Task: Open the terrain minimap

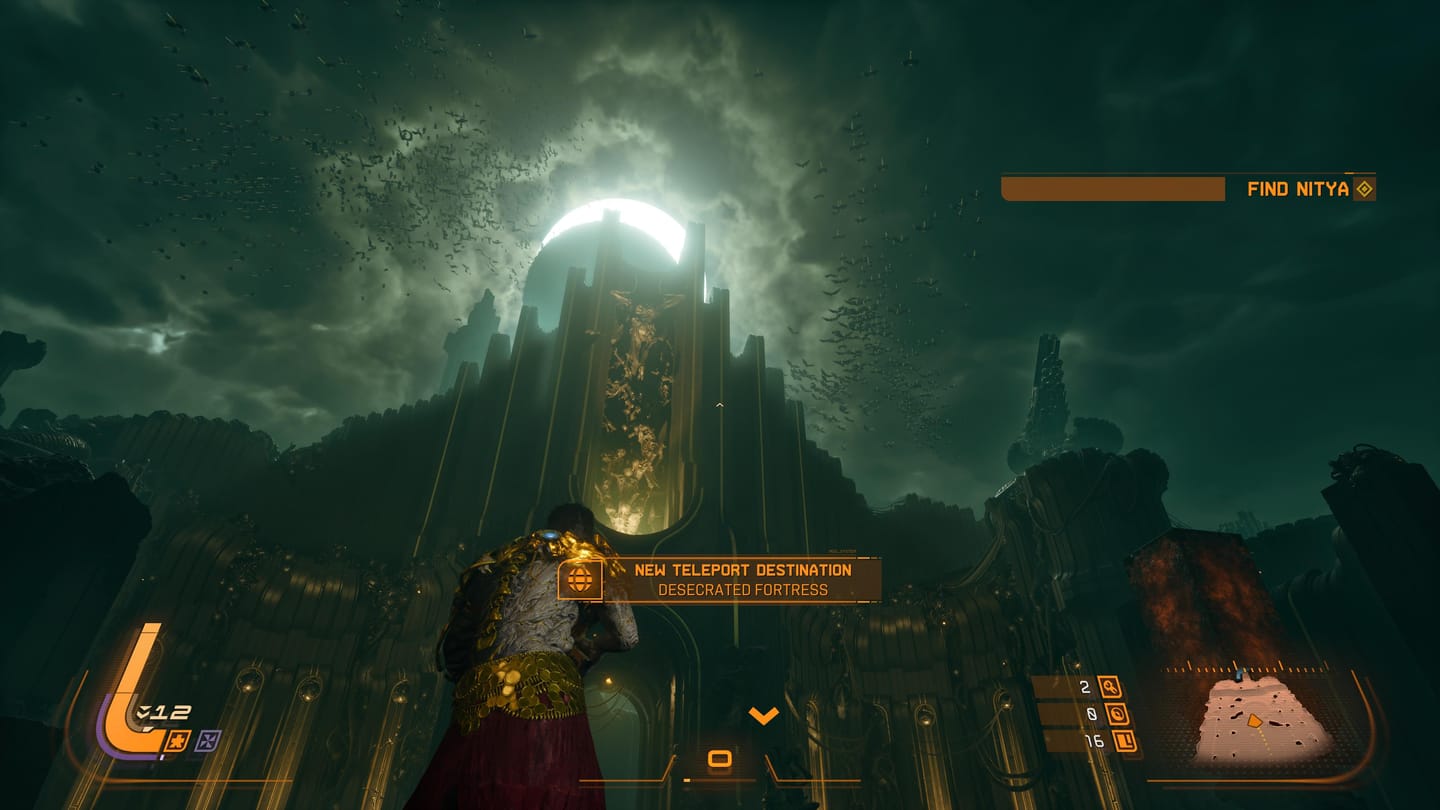Action: (1264, 718)
